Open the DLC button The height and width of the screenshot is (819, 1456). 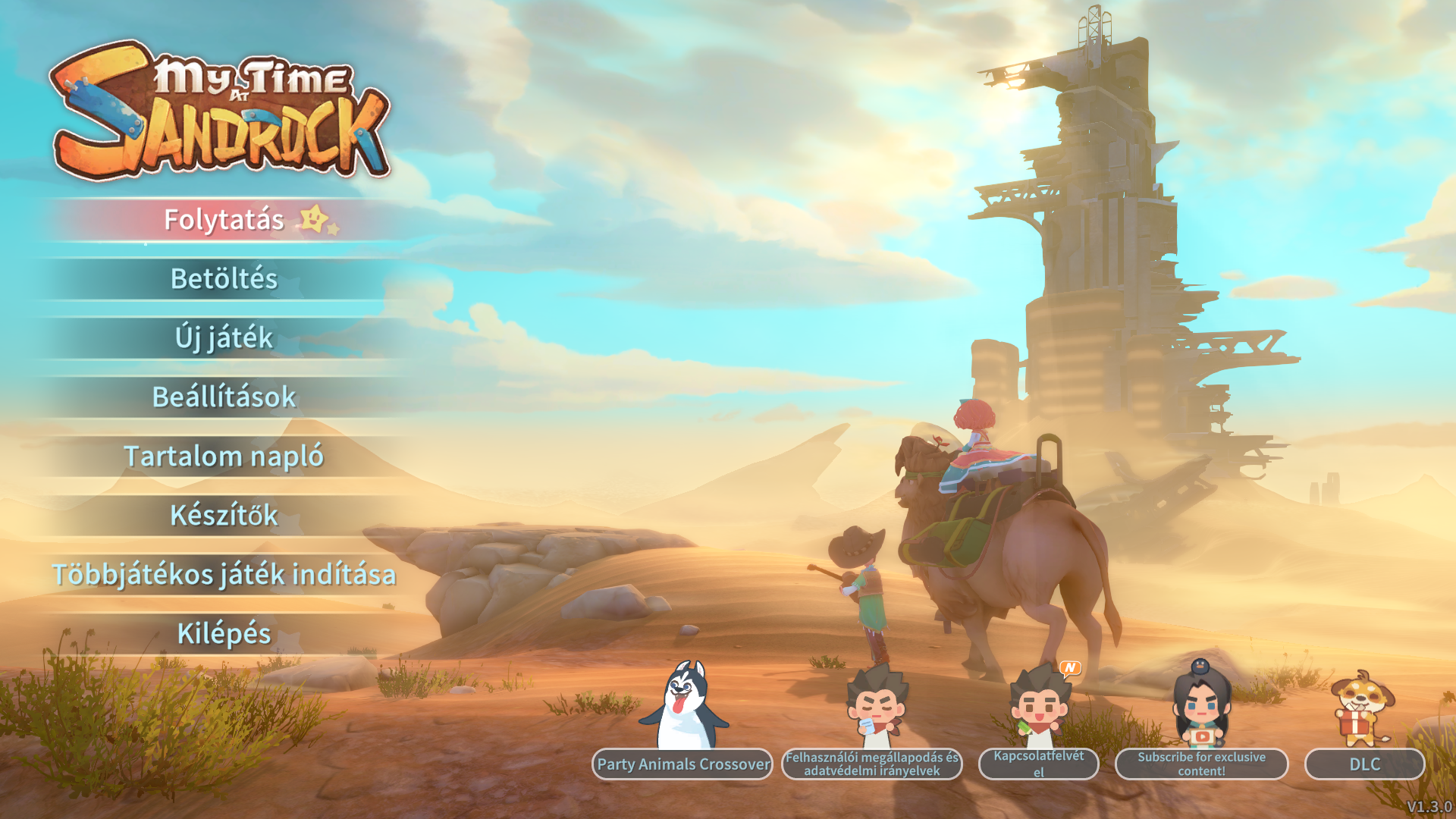1364,764
